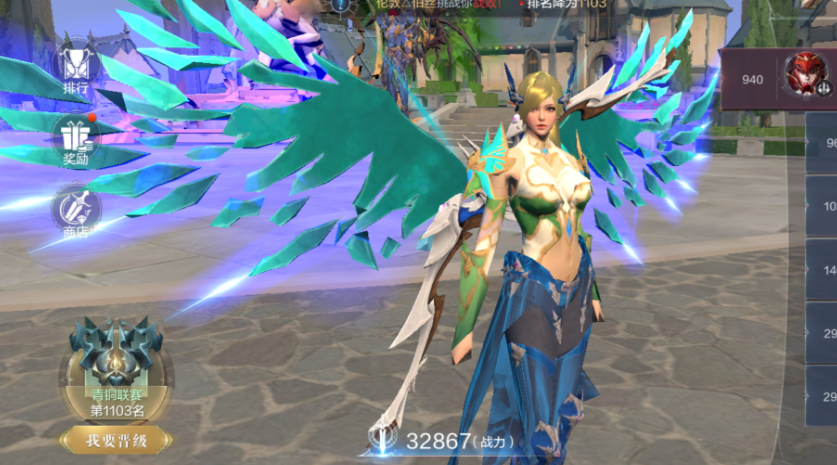The height and width of the screenshot is (465, 837).
Task: Select the 青铜联赛 league badge emblem
Action: point(115,357)
